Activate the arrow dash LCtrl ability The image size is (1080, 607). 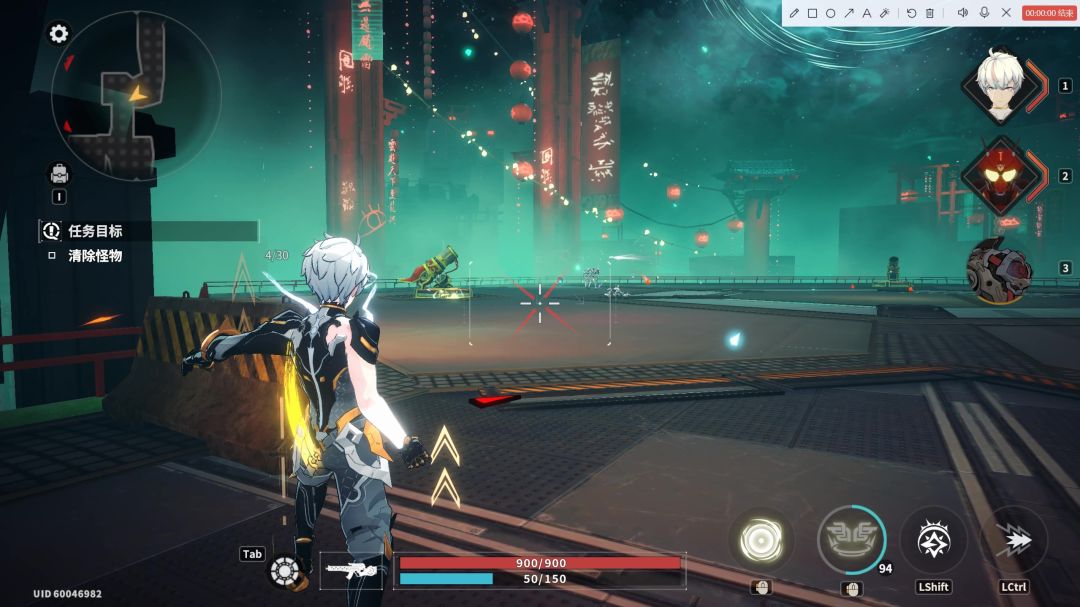click(x=1014, y=540)
